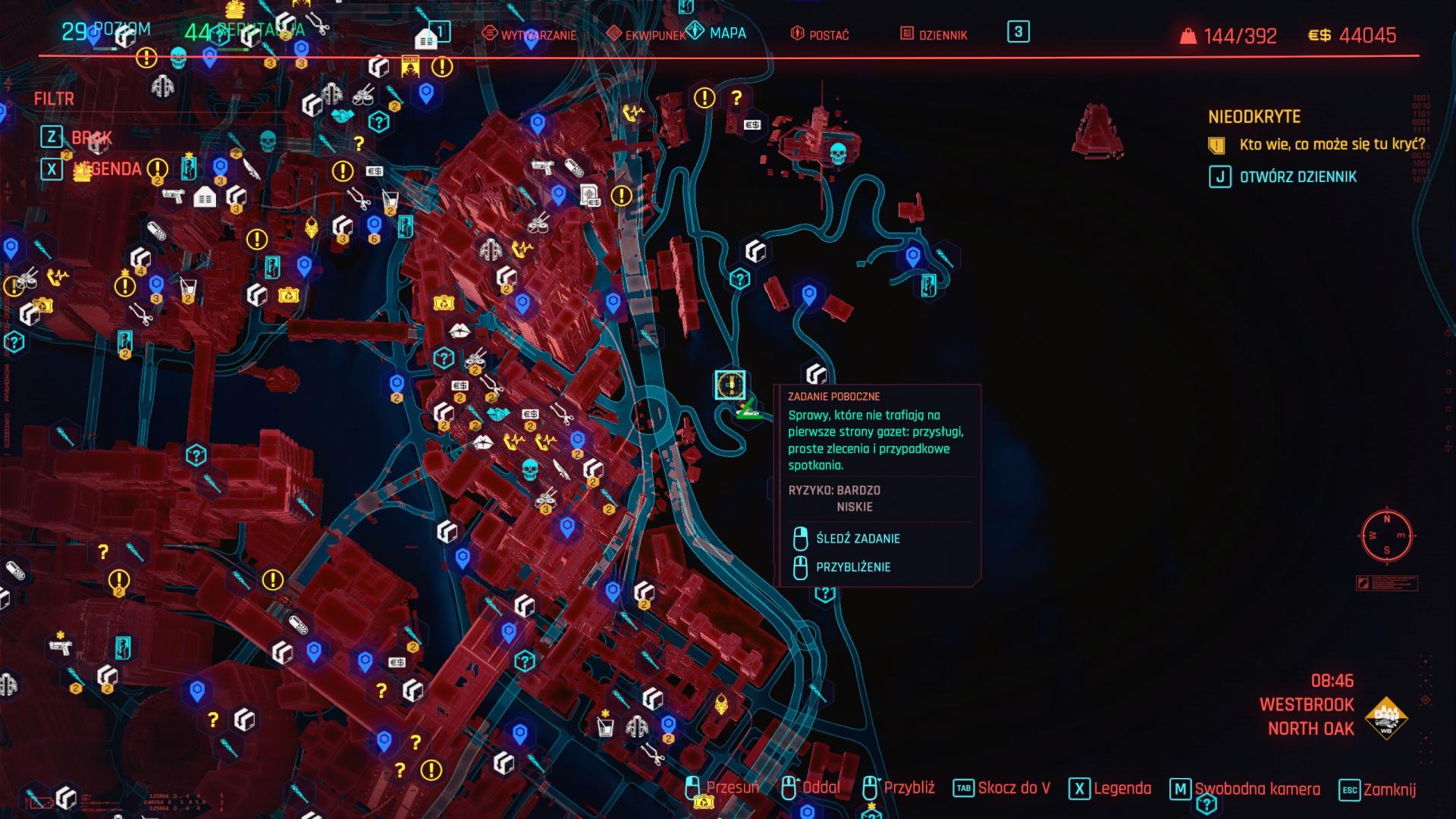
Task: Open the Dziennik tab
Action: pyautogui.click(x=940, y=34)
